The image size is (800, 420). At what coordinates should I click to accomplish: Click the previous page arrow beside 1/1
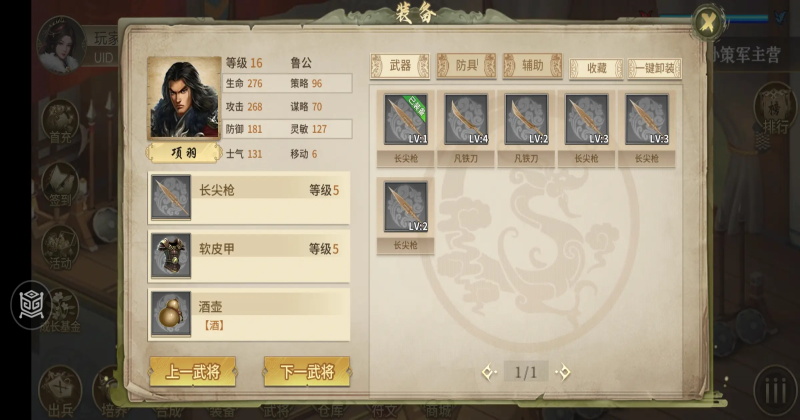click(488, 372)
